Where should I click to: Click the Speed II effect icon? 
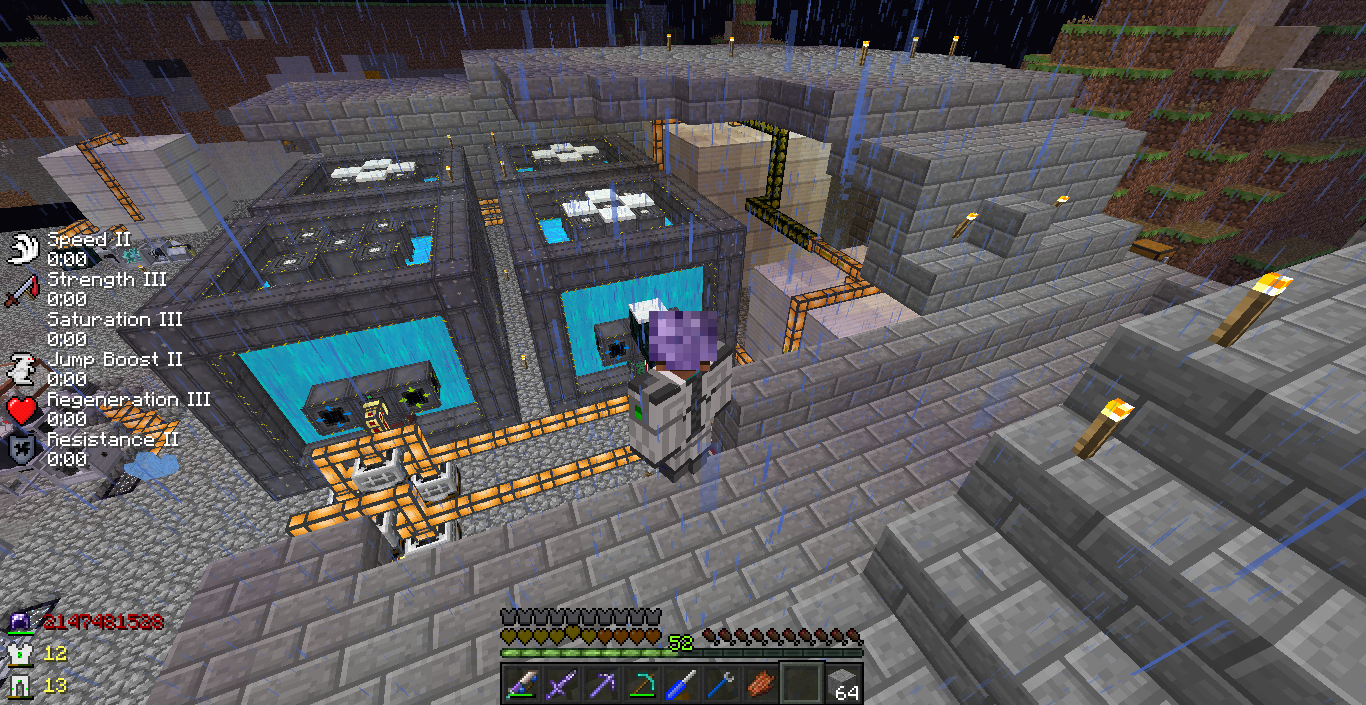coord(23,248)
